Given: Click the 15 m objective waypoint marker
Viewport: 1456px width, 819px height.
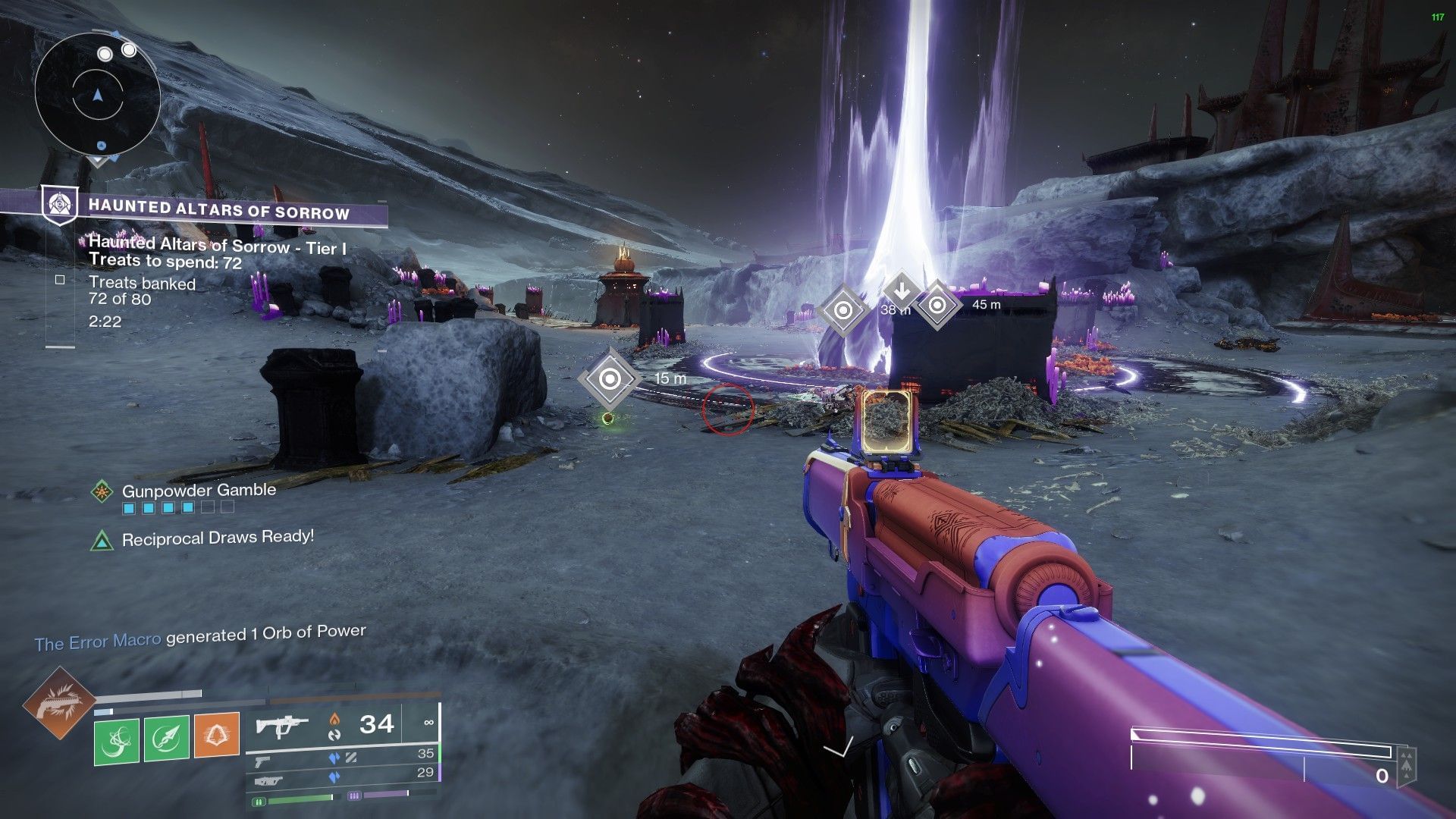Looking at the screenshot, I should [610, 378].
